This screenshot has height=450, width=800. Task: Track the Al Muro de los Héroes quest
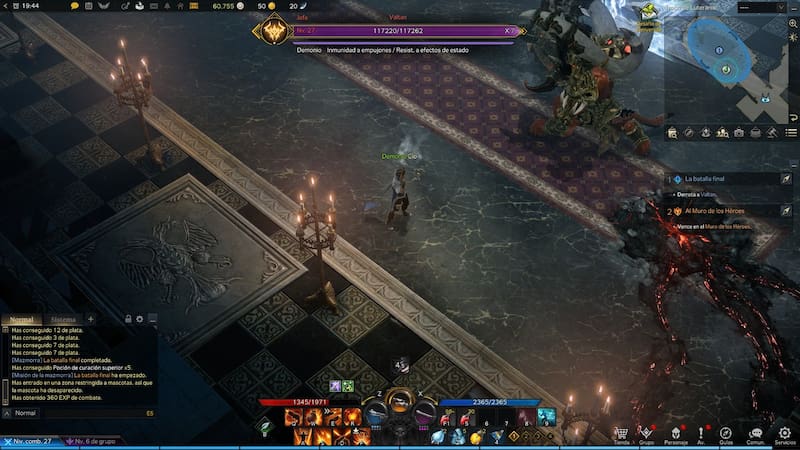786,211
